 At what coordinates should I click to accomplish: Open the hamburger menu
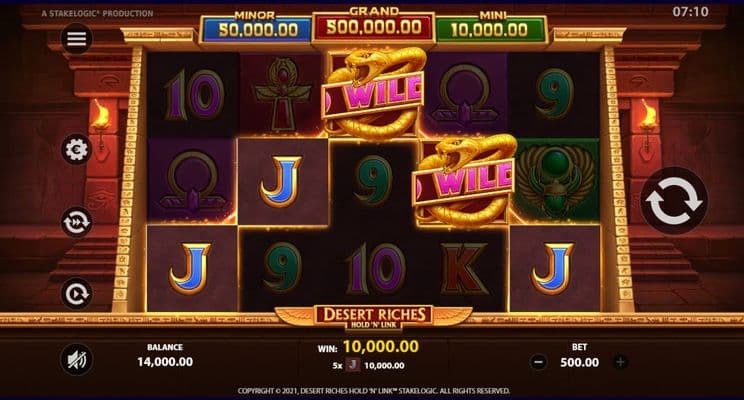[77, 39]
